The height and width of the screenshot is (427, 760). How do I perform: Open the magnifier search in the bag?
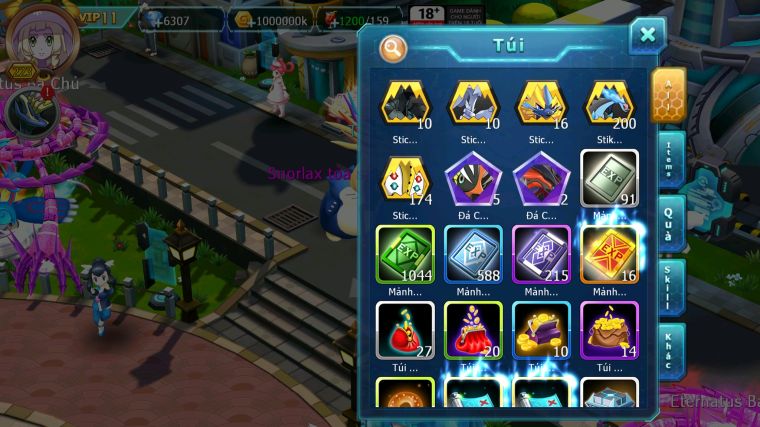(x=393, y=46)
